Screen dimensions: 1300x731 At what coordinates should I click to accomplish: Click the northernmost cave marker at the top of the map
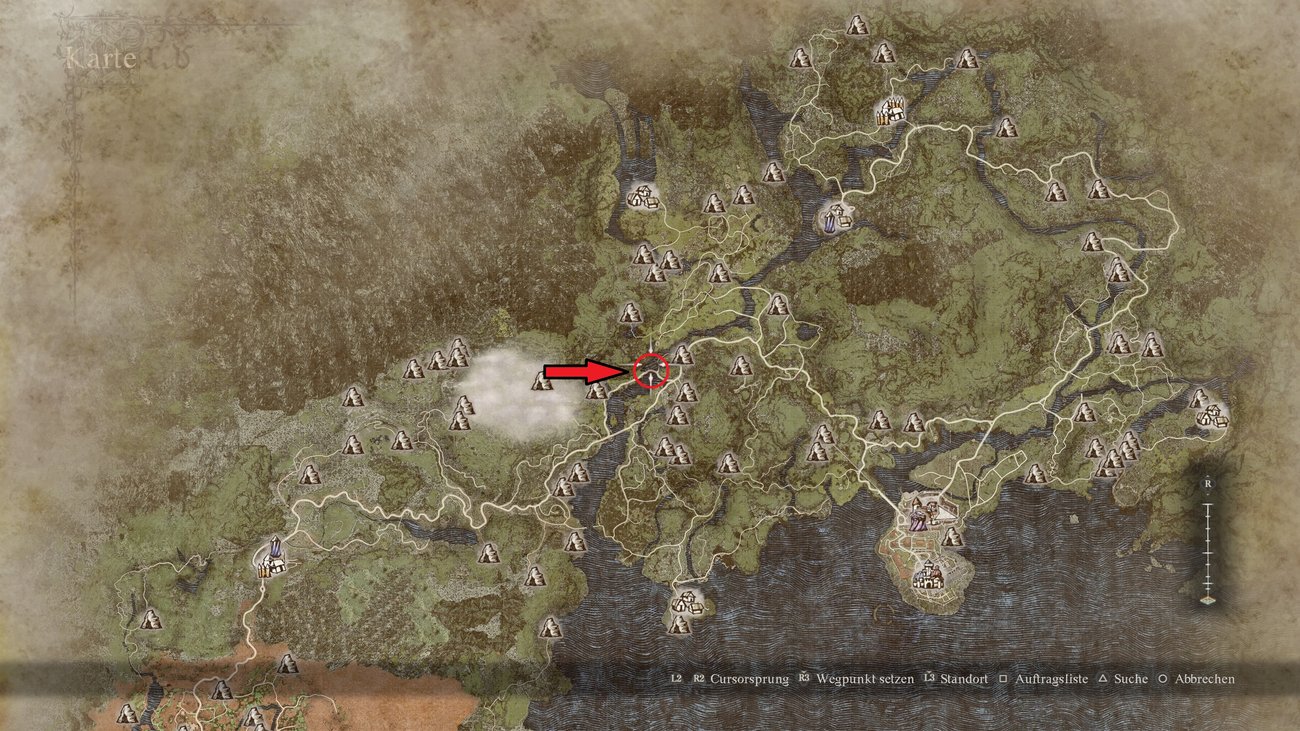pyautogui.click(x=856, y=25)
